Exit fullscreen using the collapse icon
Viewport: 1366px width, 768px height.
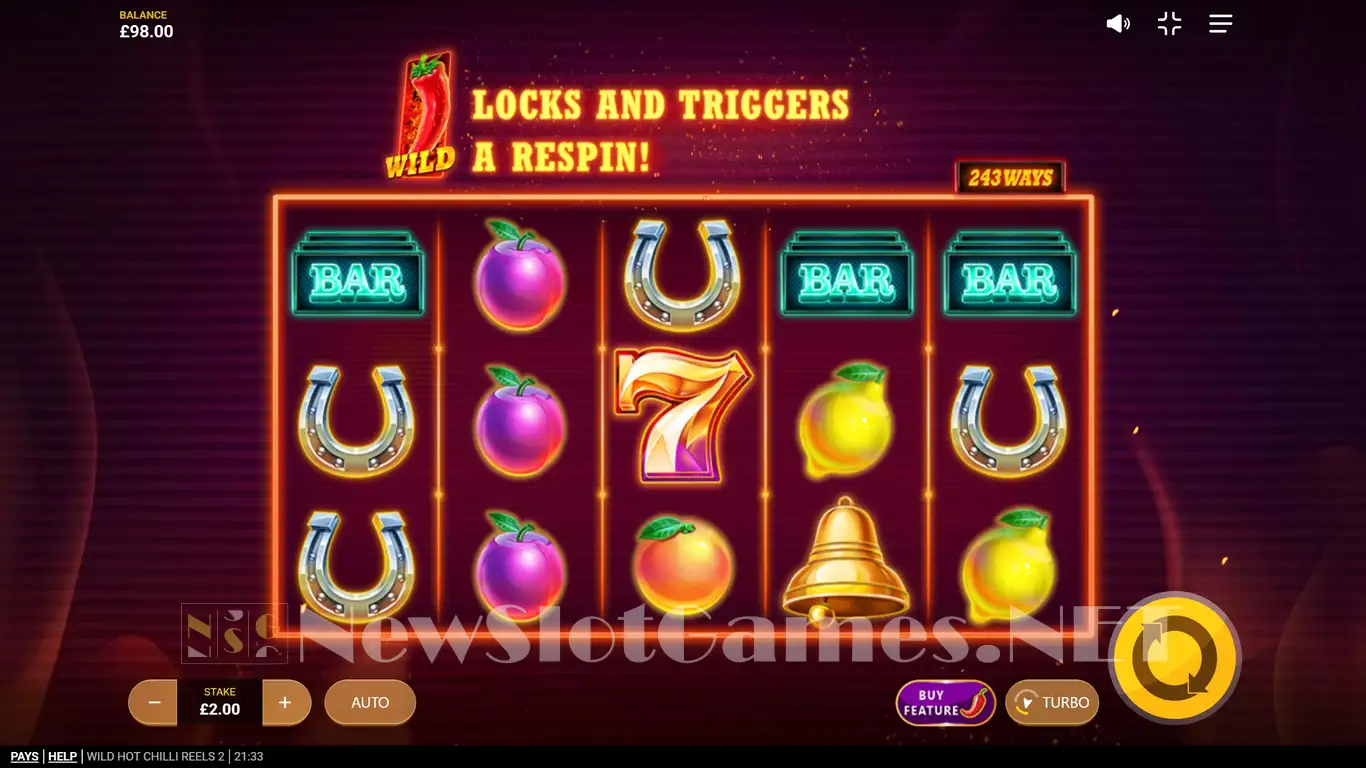1169,24
